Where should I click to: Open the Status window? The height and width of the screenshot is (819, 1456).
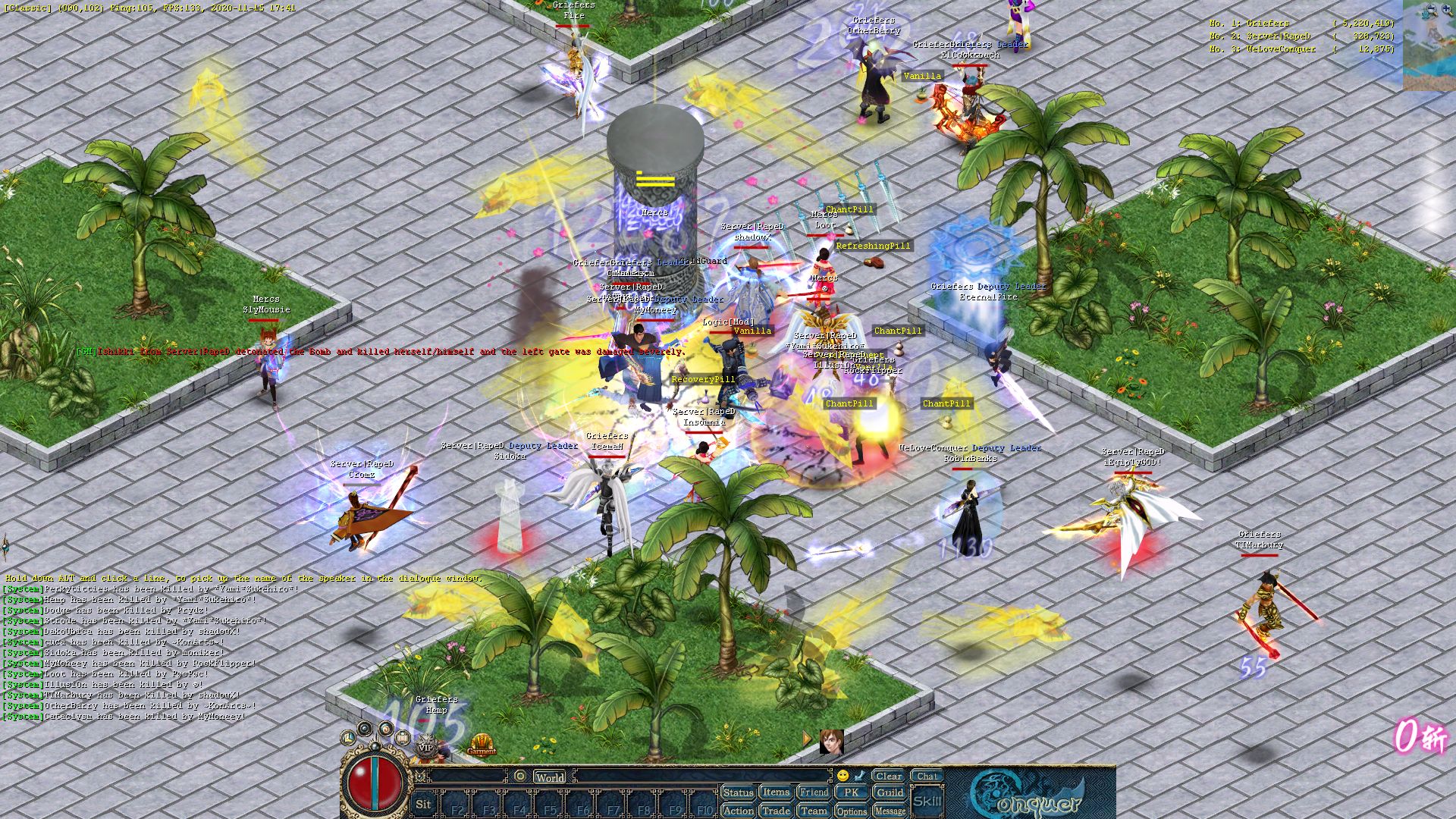pos(737,792)
